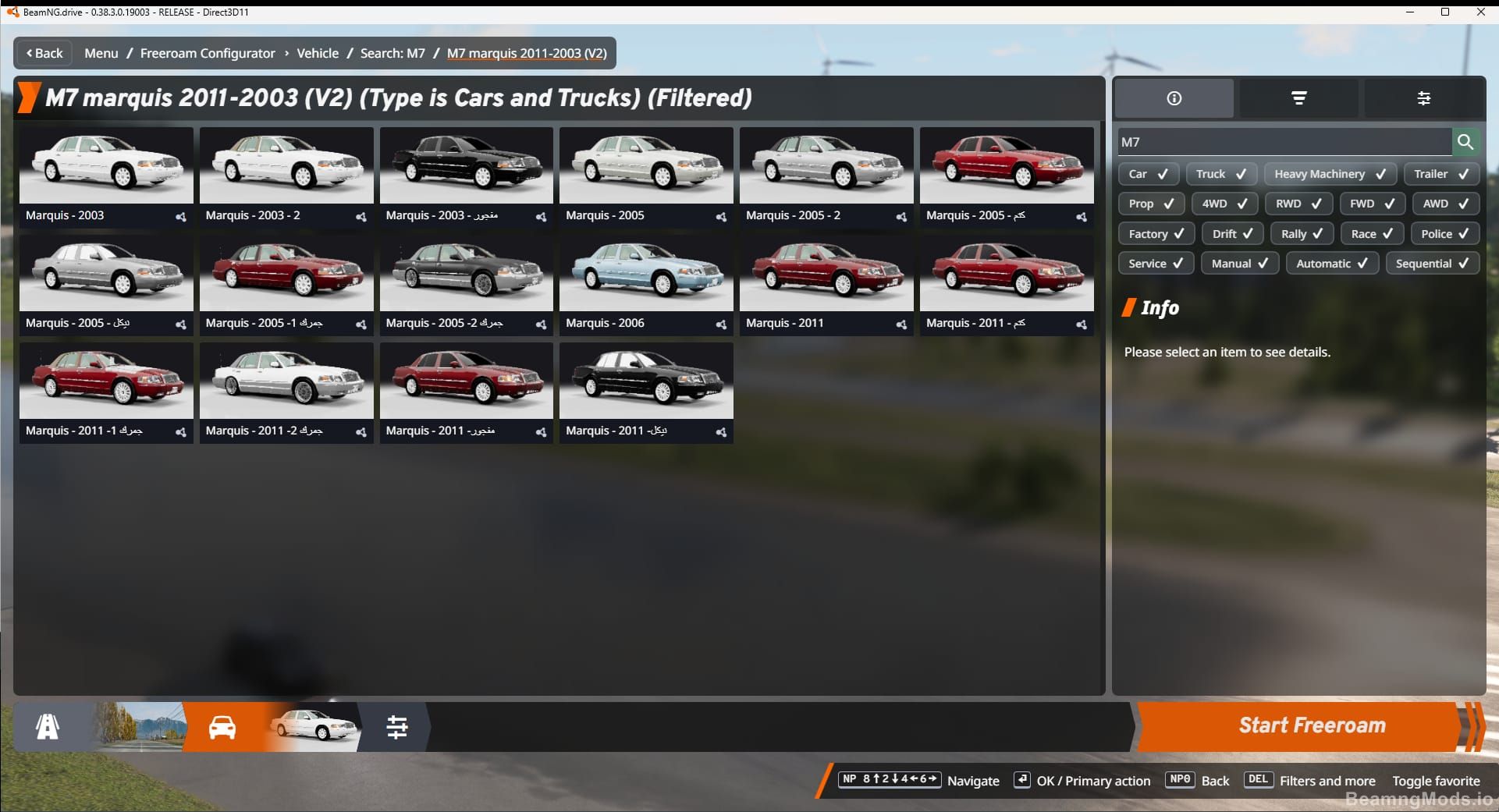Image resolution: width=1499 pixels, height=812 pixels.
Task: Select the Marquis - 2005 thumbnail
Action: pyautogui.click(x=645, y=165)
